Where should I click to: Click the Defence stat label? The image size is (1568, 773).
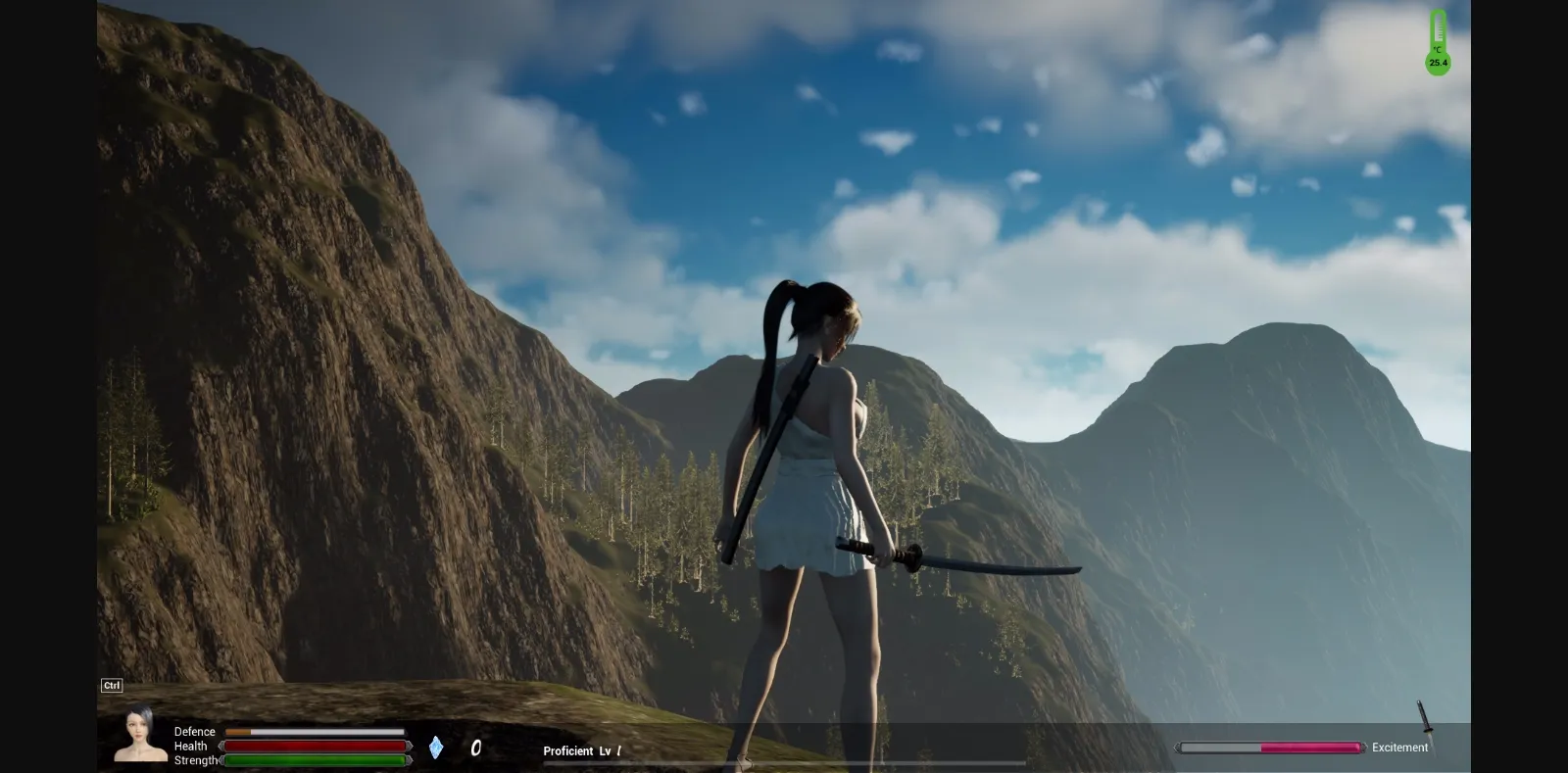(x=193, y=731)
